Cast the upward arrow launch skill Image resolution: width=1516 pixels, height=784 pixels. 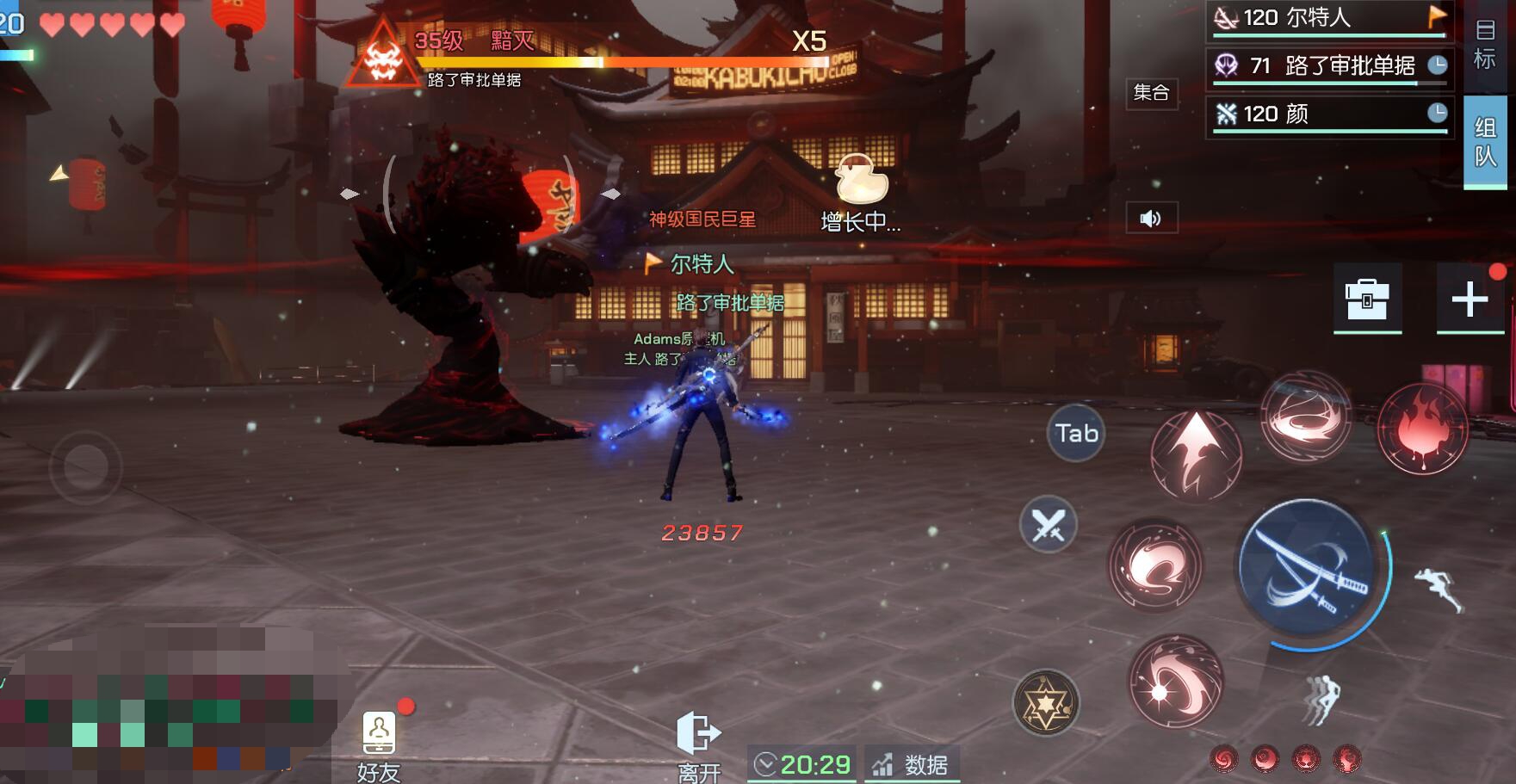1196,454
